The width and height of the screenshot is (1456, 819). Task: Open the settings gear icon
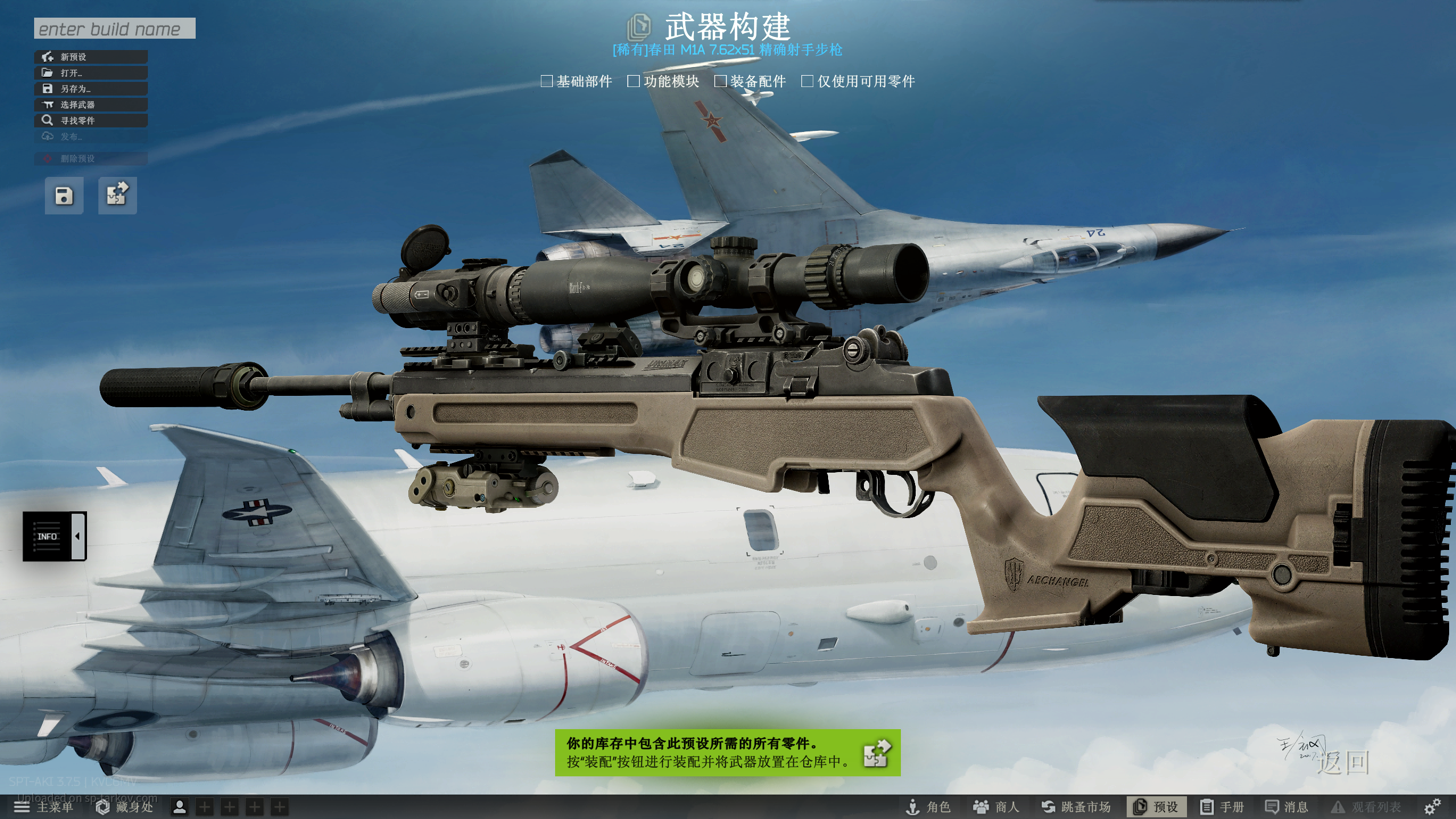tap(1432, 806)
